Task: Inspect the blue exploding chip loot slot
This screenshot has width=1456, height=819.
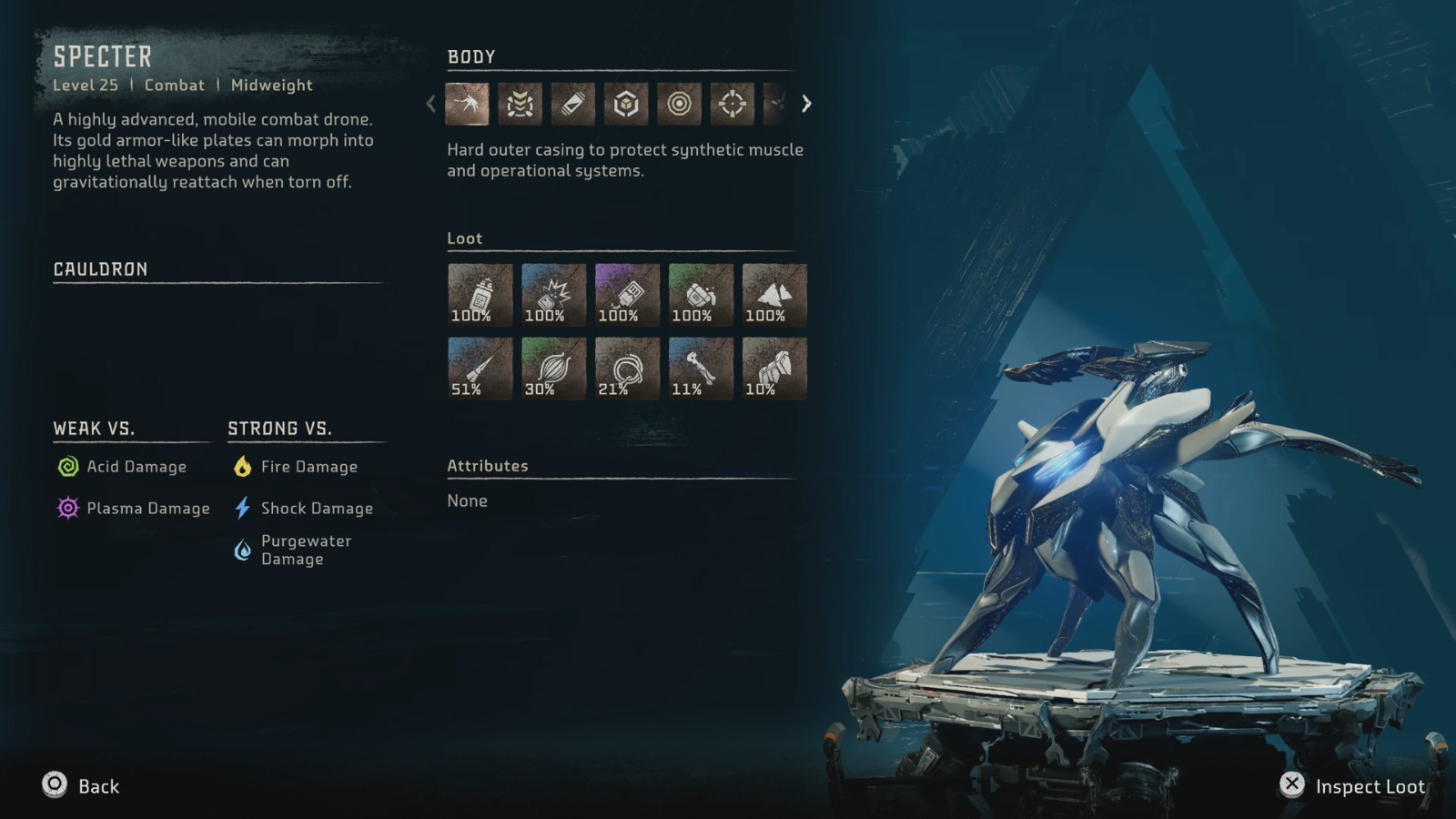Action: [554, 295]
